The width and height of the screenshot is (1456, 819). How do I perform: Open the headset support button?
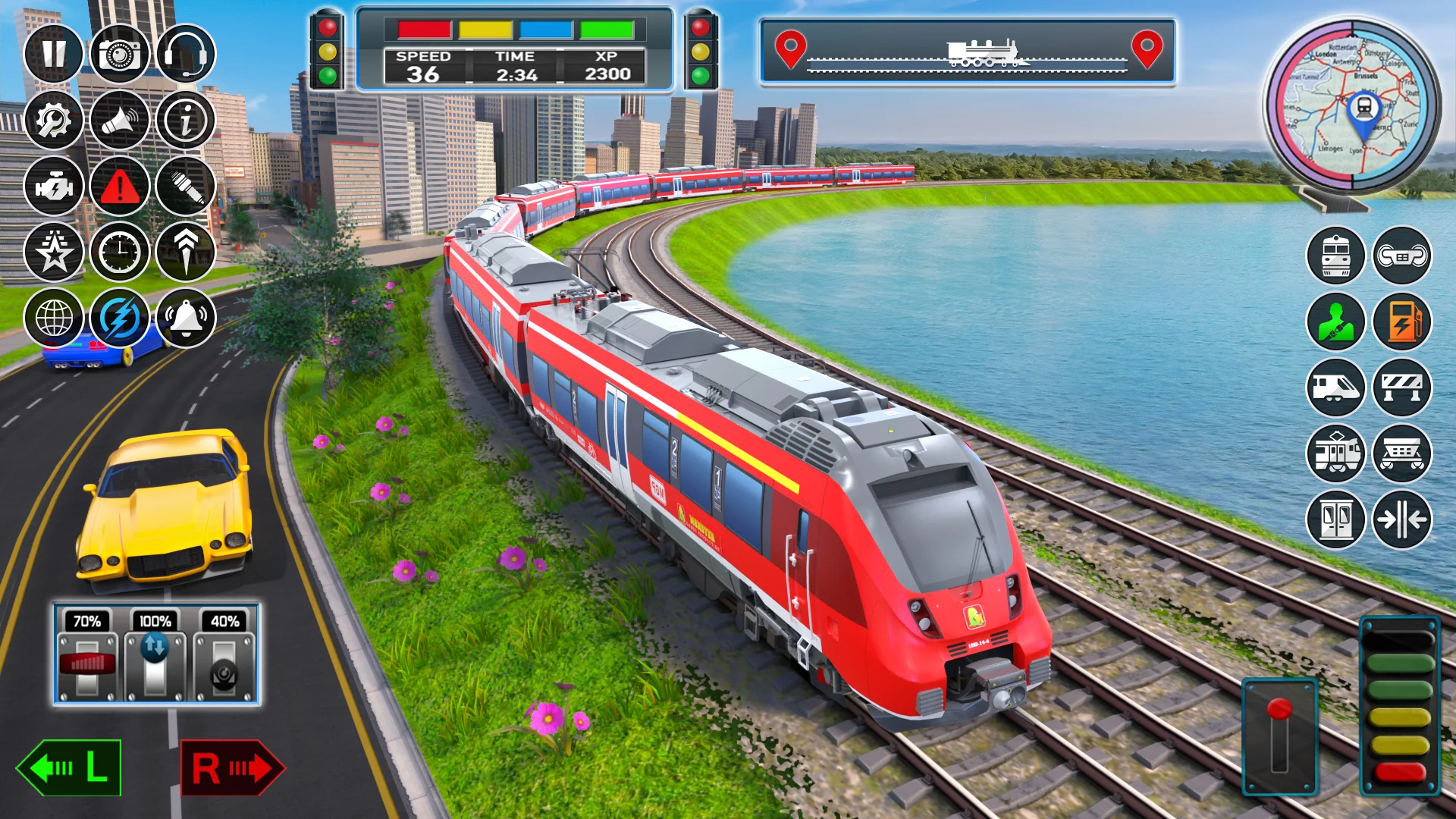click(x=186, y=54)
